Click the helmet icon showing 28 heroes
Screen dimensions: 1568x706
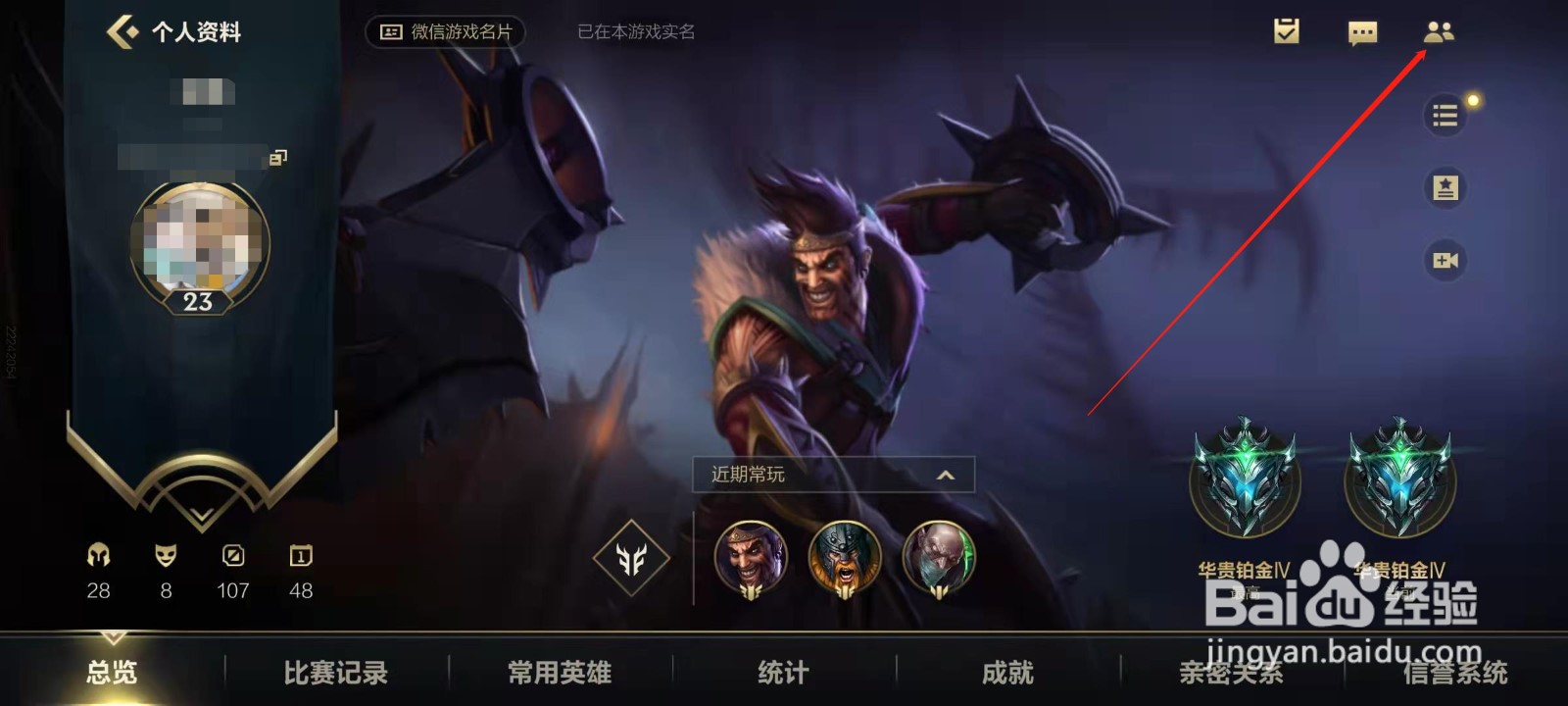pyautogui.click(x=97, y=555)
